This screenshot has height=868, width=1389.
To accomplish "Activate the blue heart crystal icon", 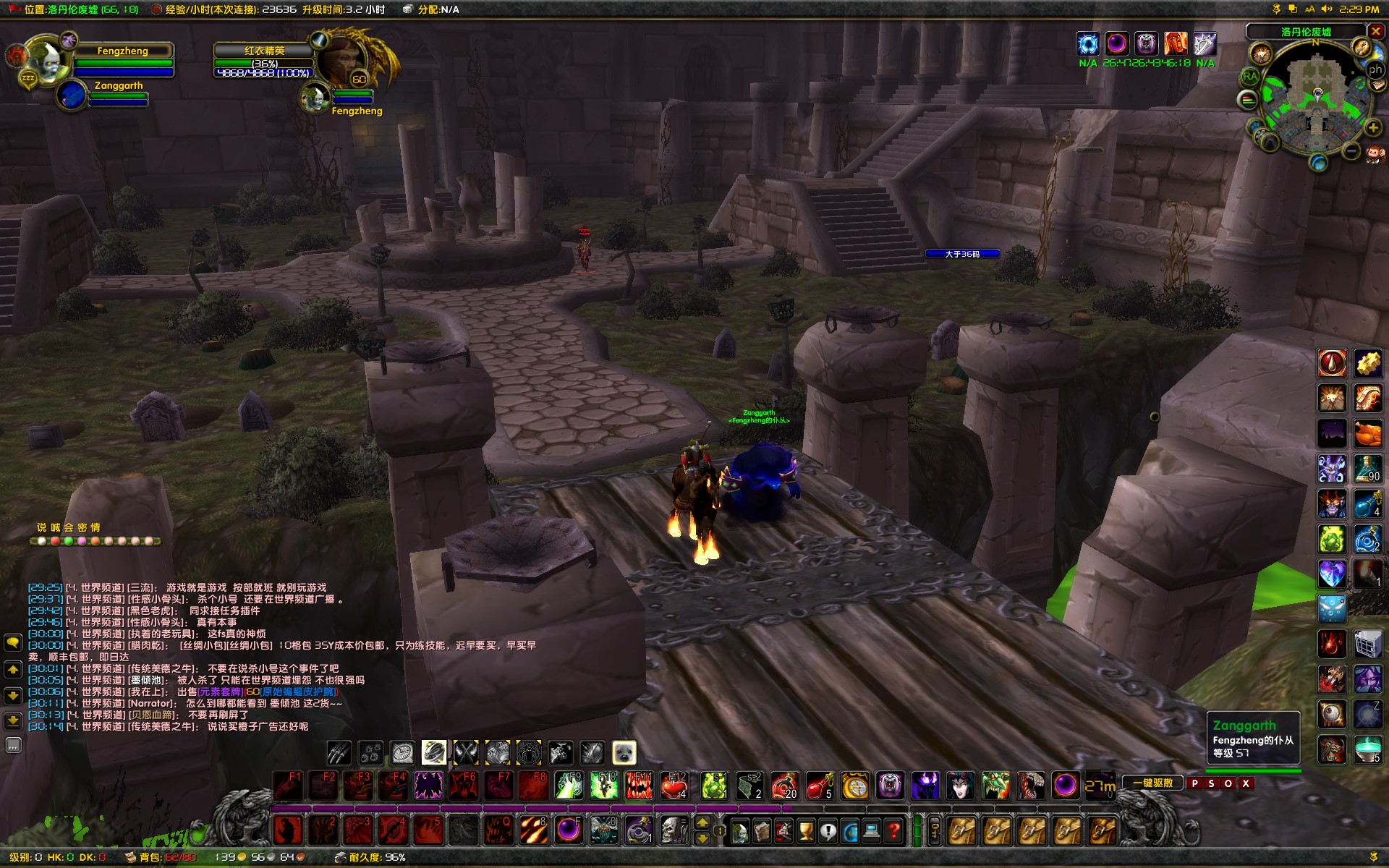I will [x=1331, y=574].
